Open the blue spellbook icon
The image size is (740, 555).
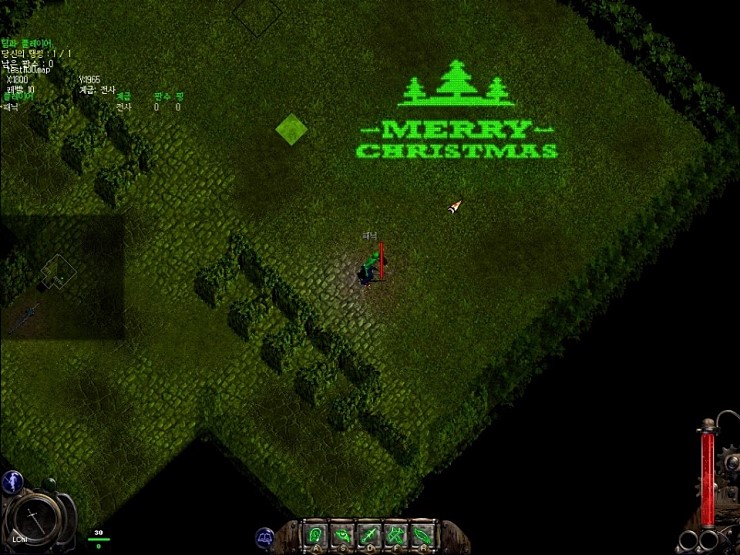tap(266, 537)
